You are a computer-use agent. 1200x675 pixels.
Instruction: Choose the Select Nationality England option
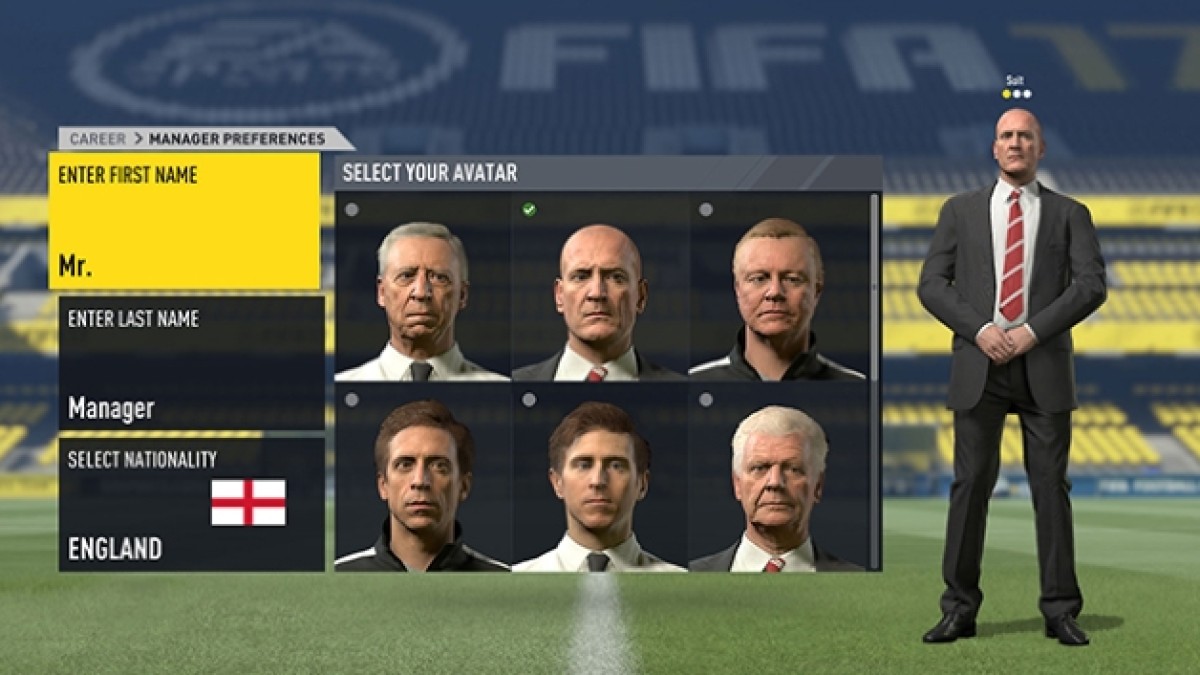click(192, 505)
